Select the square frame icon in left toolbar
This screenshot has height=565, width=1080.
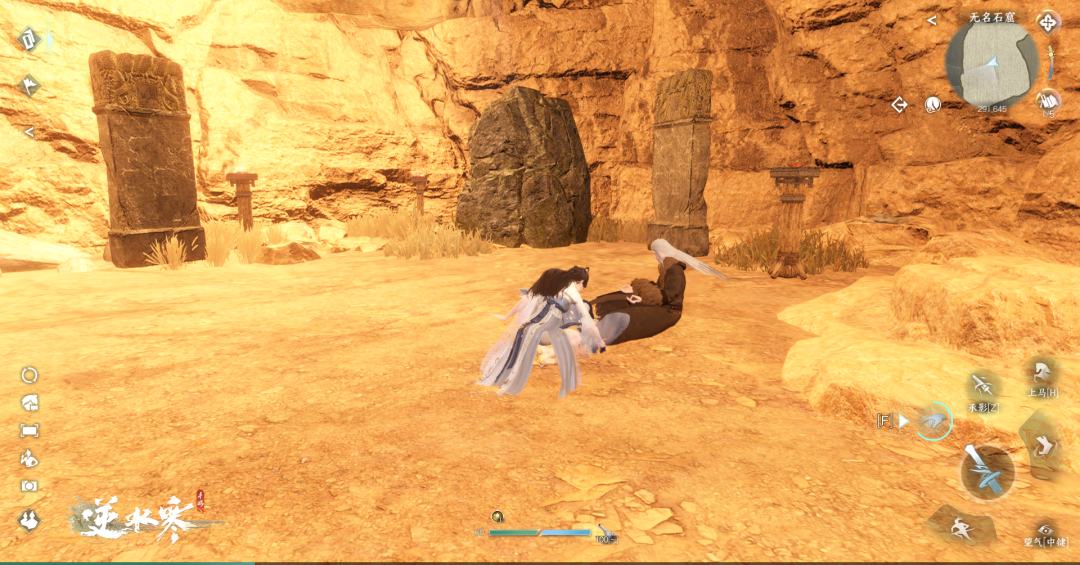coord(30,430)
